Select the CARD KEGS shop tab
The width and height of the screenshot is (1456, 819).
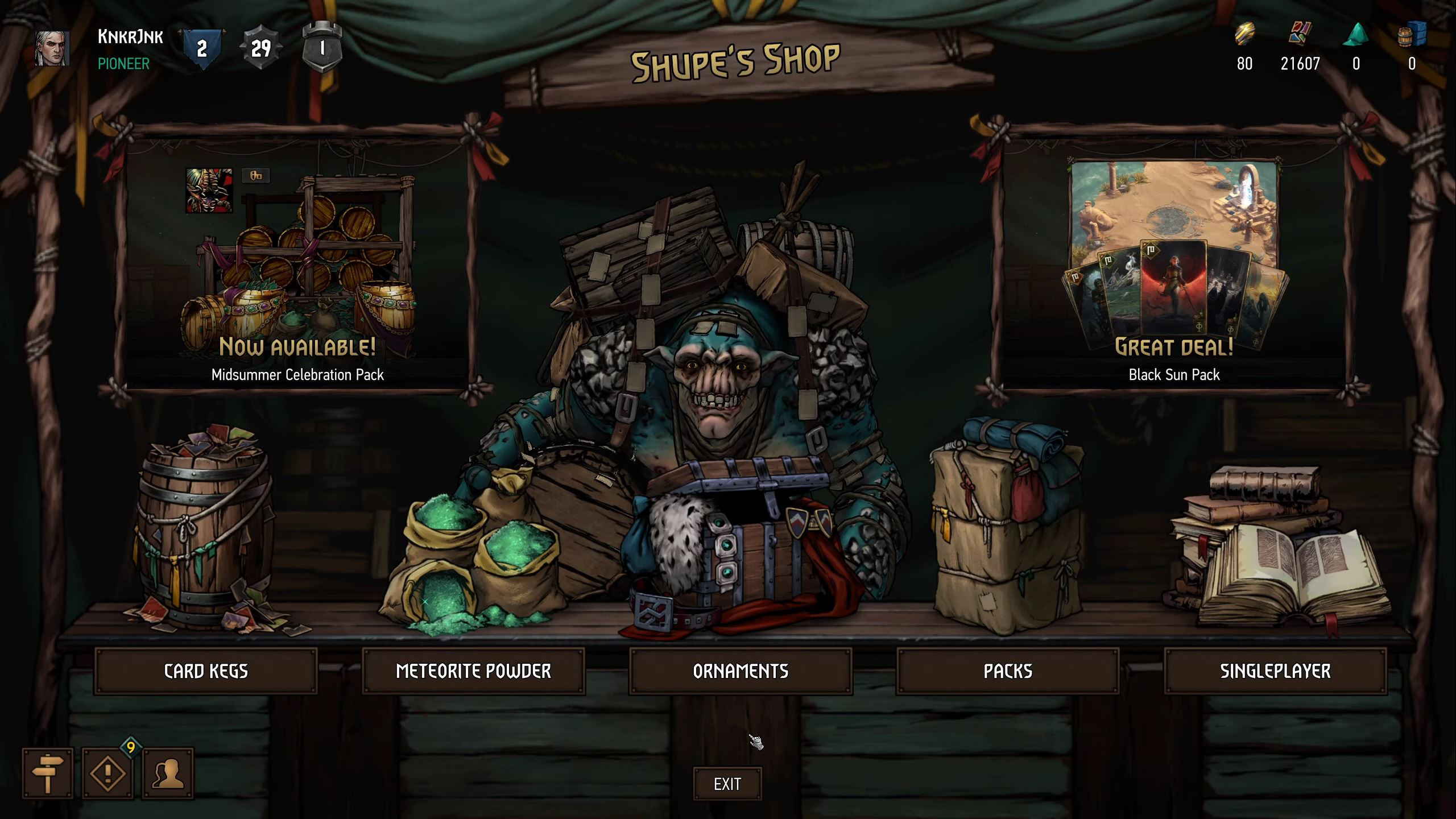point(206,671)
